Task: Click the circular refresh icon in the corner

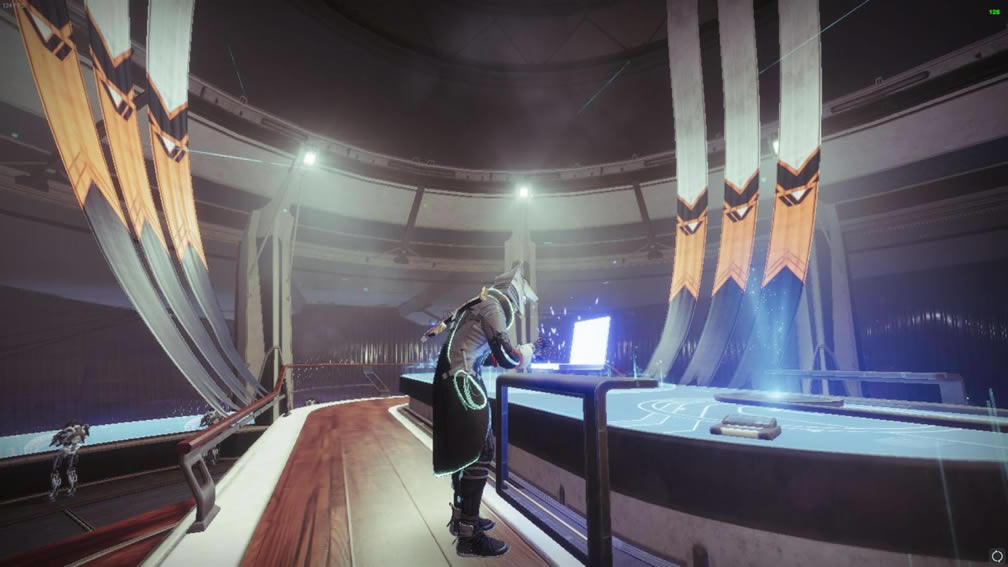Action: pyautogui.click(x=995, y=555)
